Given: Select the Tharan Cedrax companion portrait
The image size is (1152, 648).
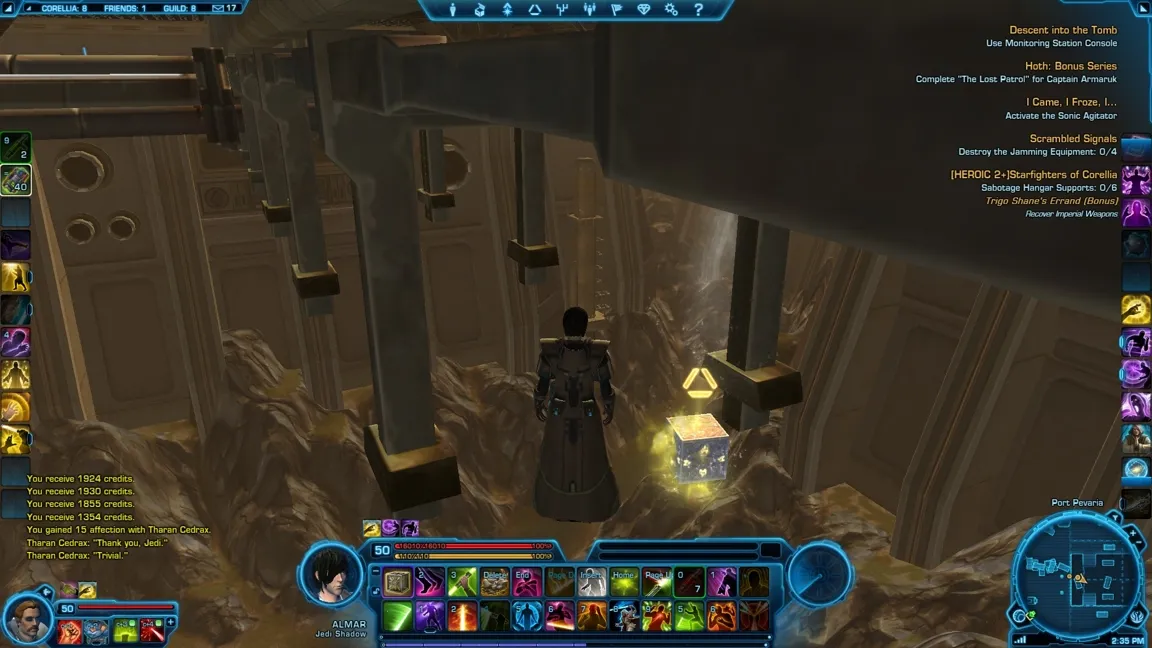Looking at the screenshot, I should pyautogui.click(x=28, y=620).
